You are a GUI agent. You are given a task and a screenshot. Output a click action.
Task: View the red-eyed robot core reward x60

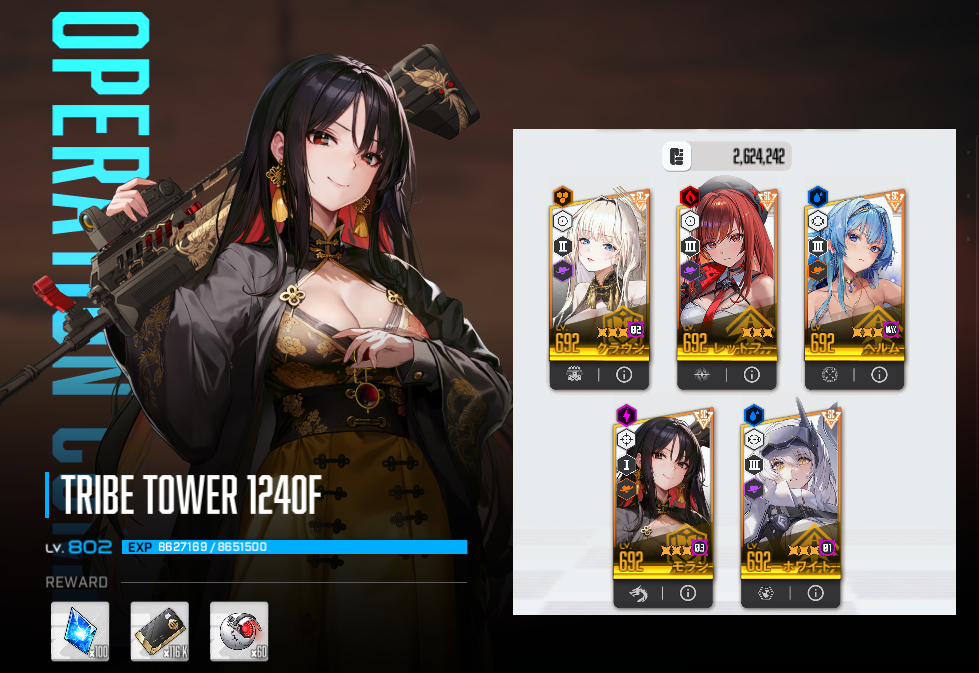239,631
